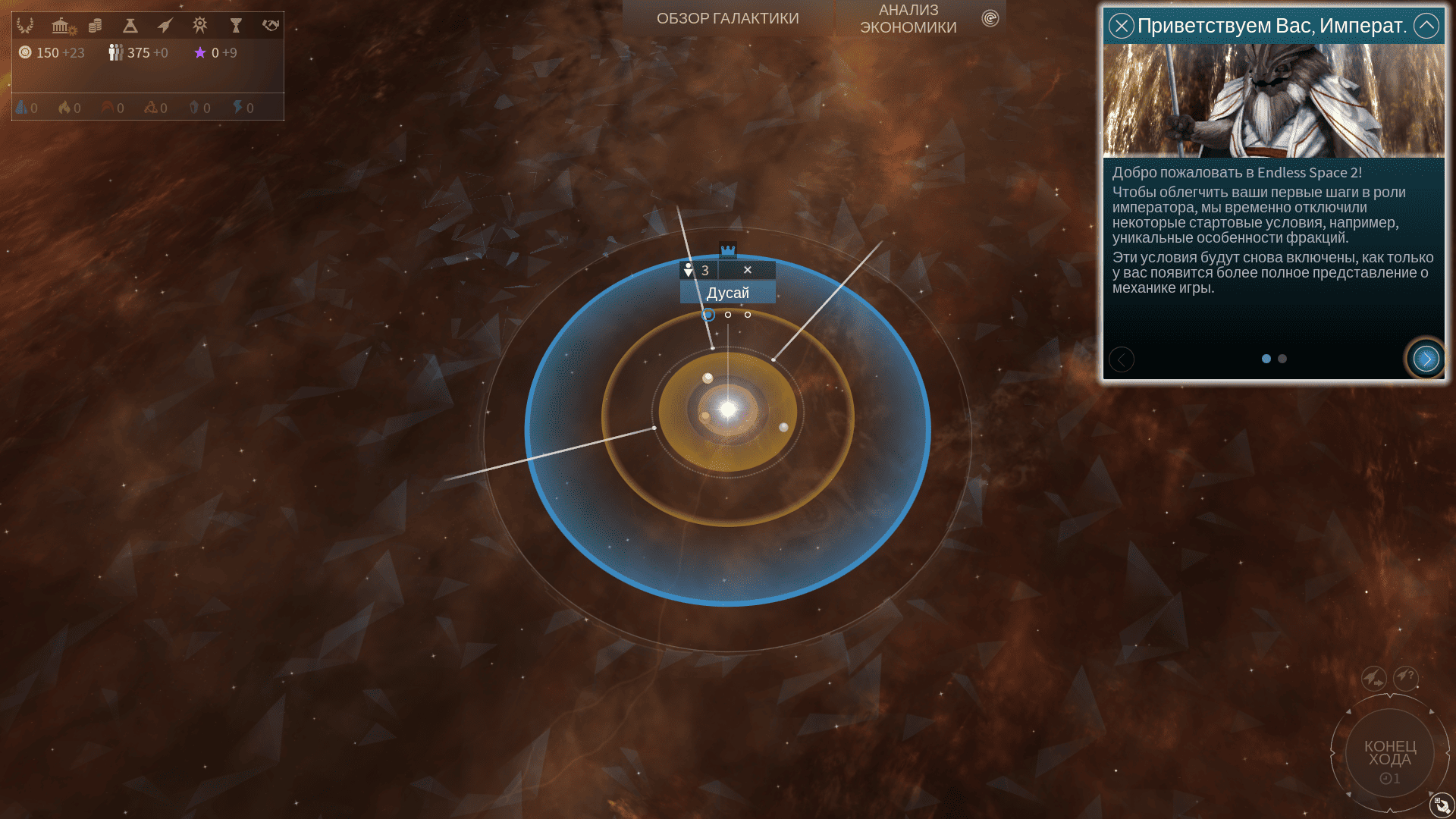1456x819 pixels.
Task: End the turn with КОНЕЦ ХОДА
Action: coord(1389,754)
